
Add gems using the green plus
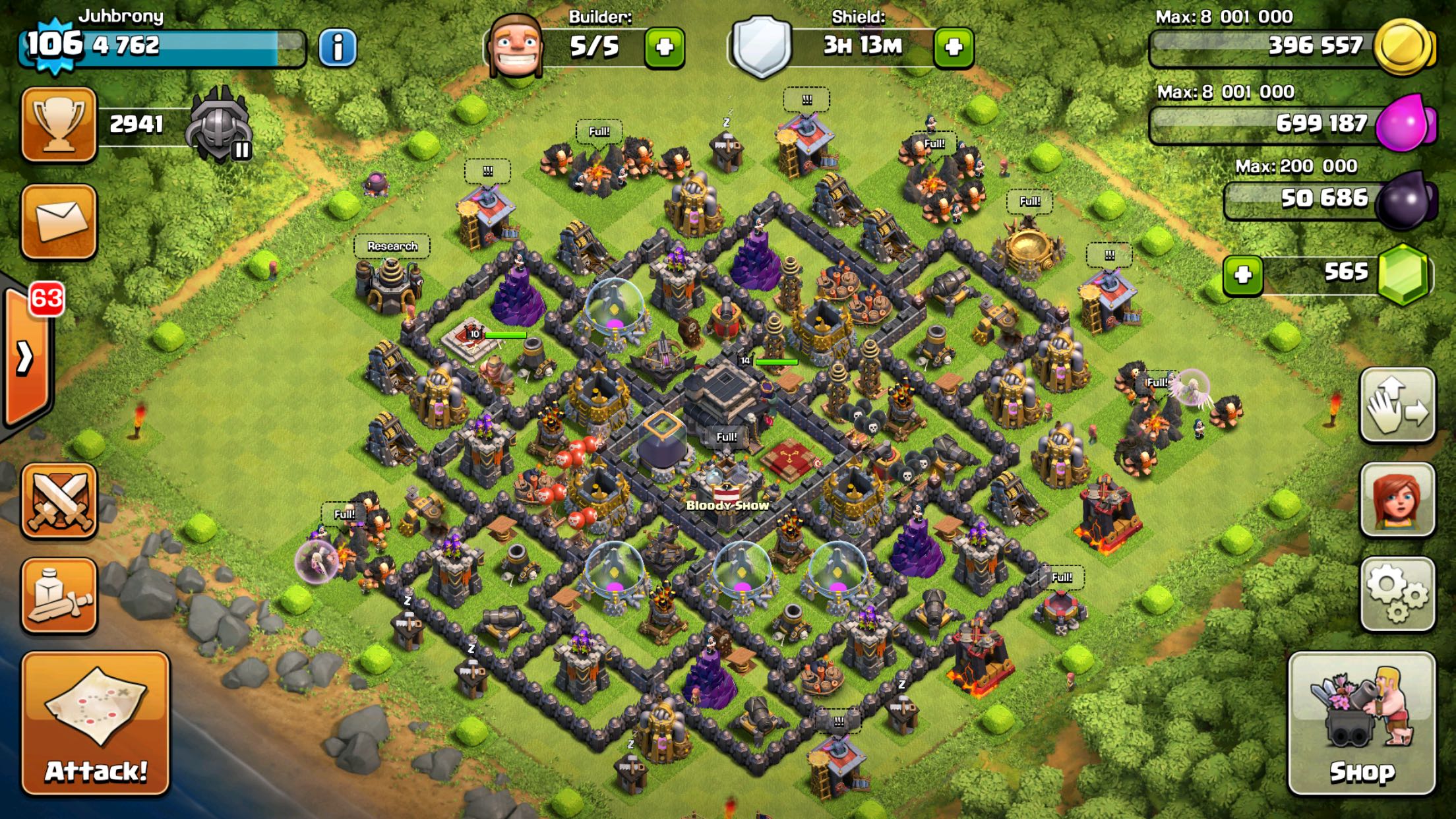click(x=1243, y=274)
